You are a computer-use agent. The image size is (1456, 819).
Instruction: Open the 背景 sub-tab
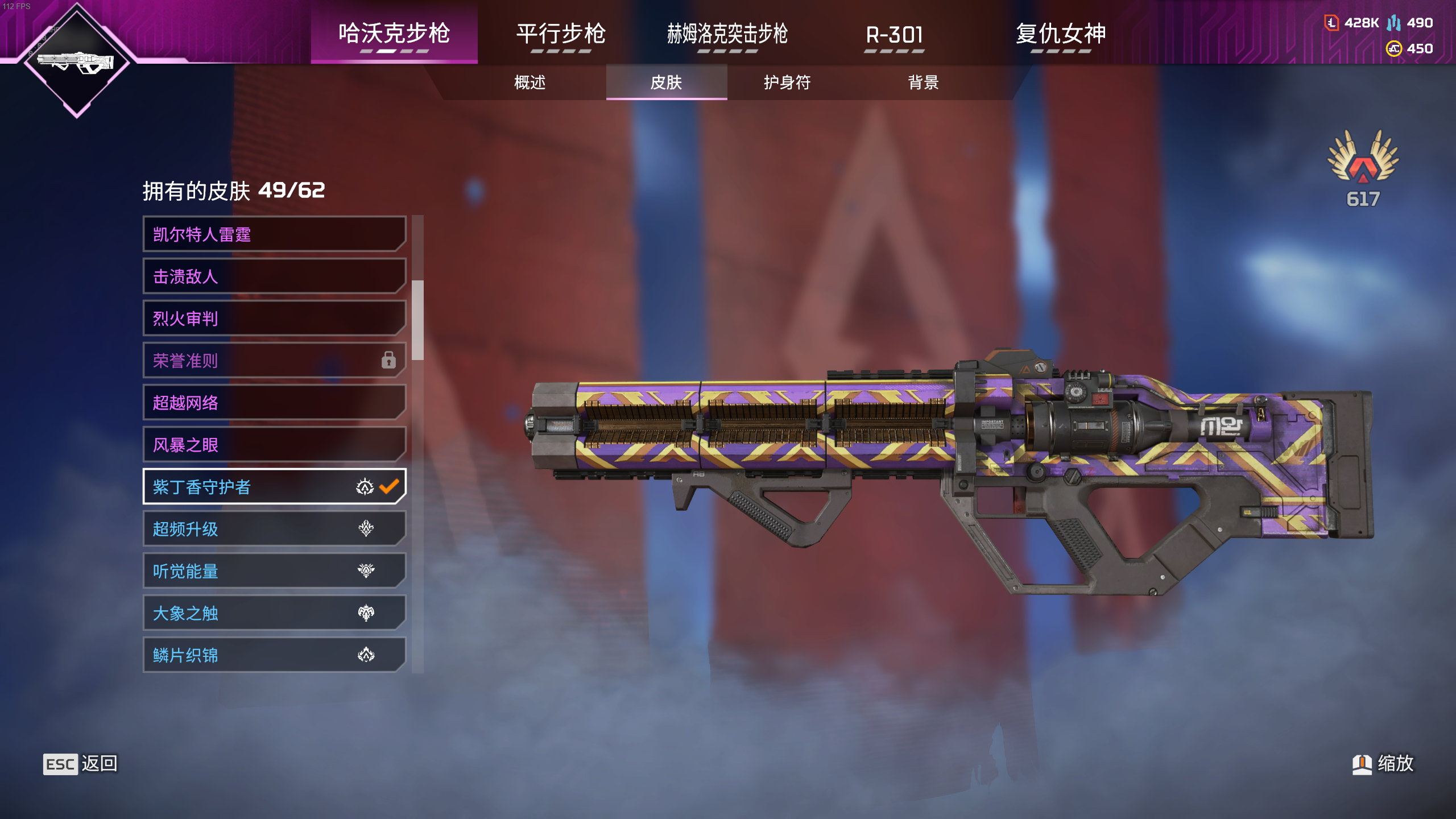[923, 82]
